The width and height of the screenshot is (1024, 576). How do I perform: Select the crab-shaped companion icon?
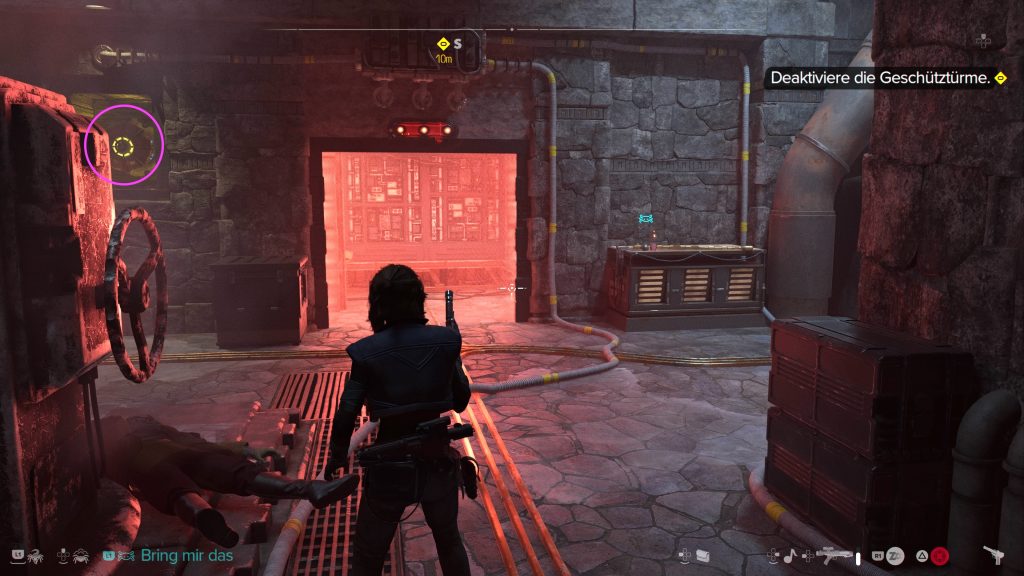[x=82, y=554]
